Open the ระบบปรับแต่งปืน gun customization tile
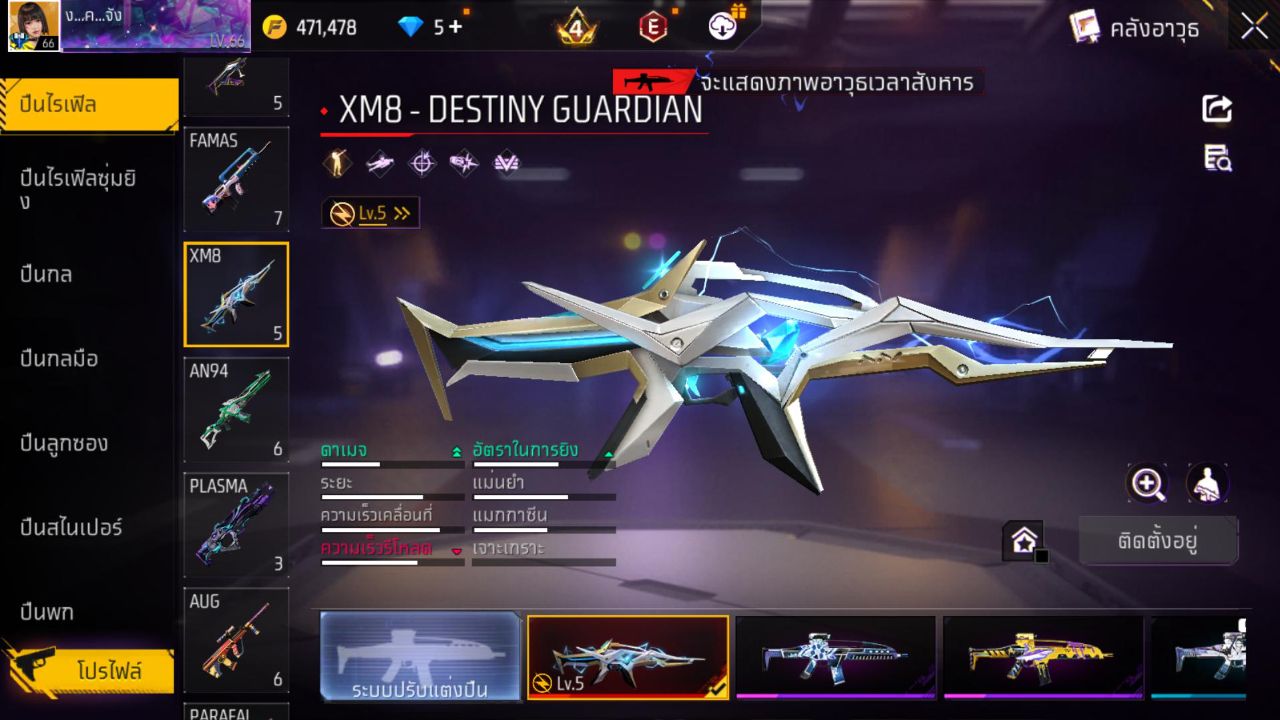 (x=420, y=656)
